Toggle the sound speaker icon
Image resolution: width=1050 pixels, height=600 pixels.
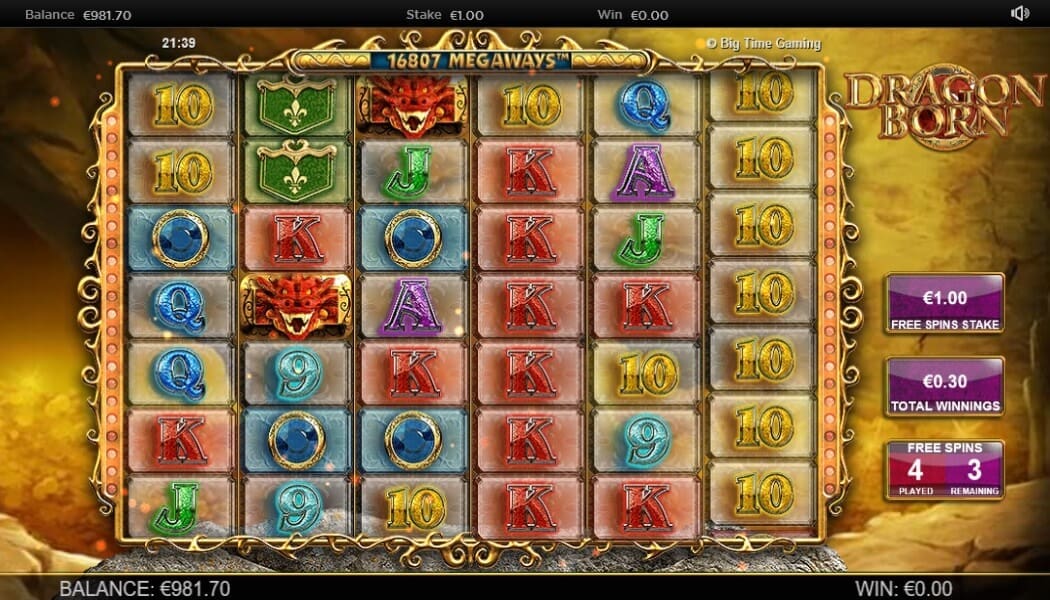point(1020,14)
